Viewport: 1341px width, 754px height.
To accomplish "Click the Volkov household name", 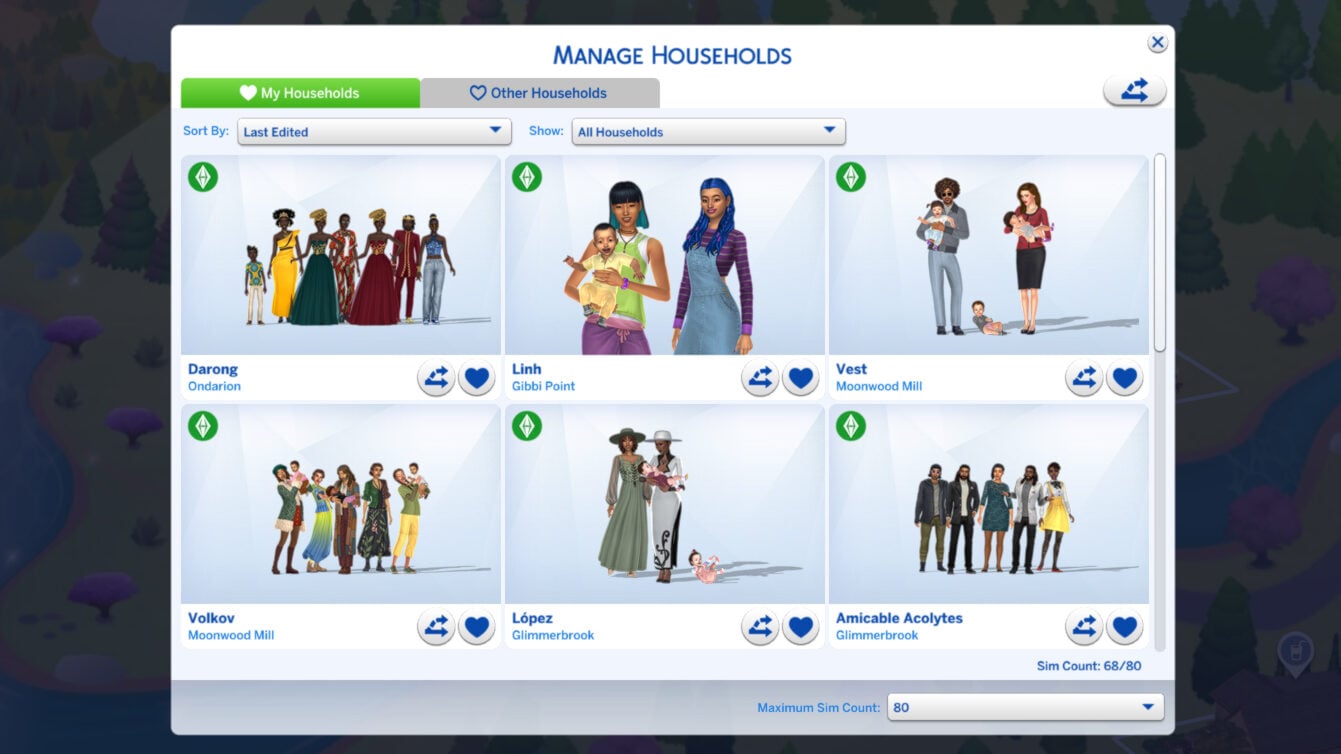I will [214, 617].
